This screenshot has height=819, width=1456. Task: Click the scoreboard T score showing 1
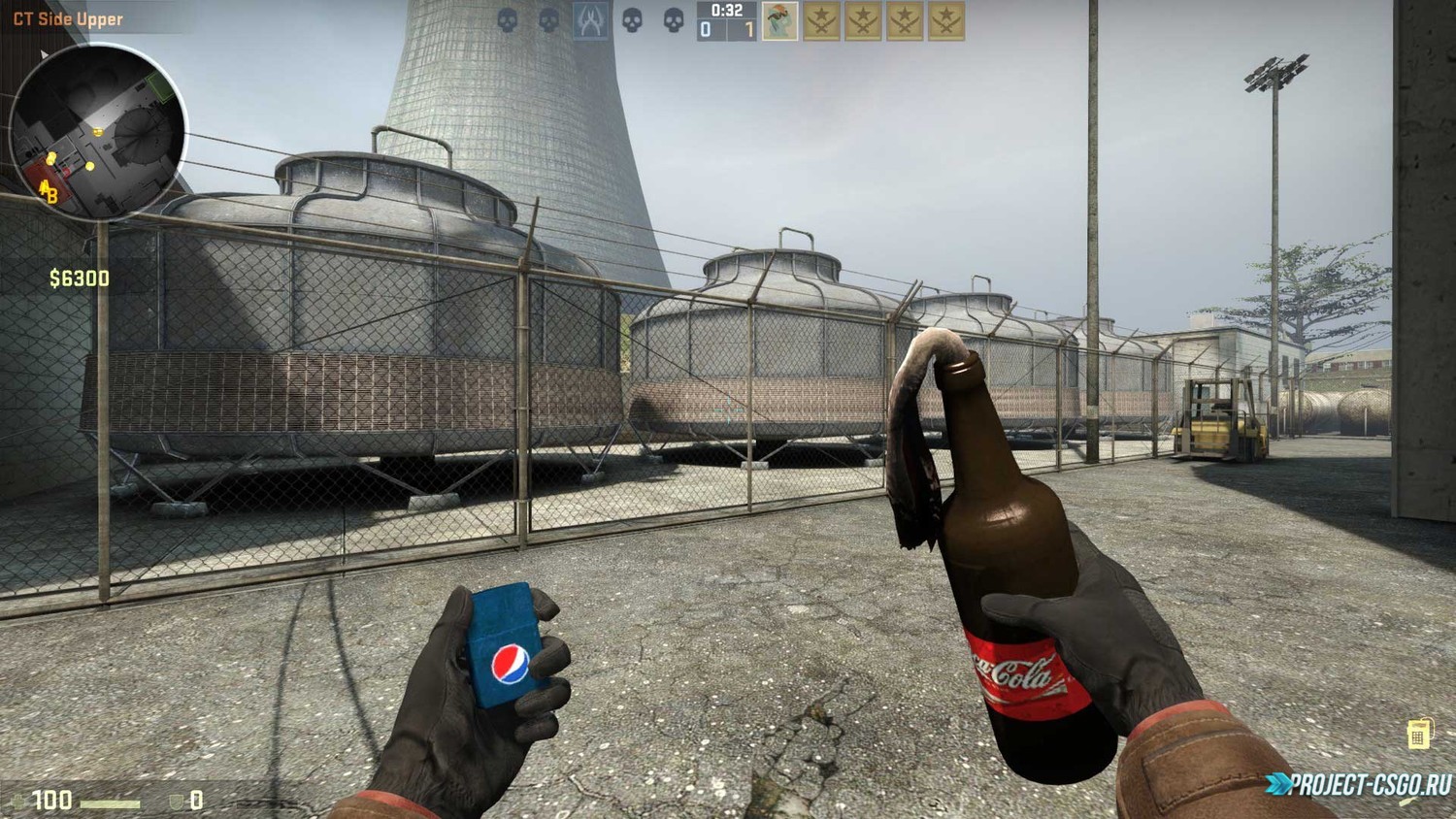748,29
